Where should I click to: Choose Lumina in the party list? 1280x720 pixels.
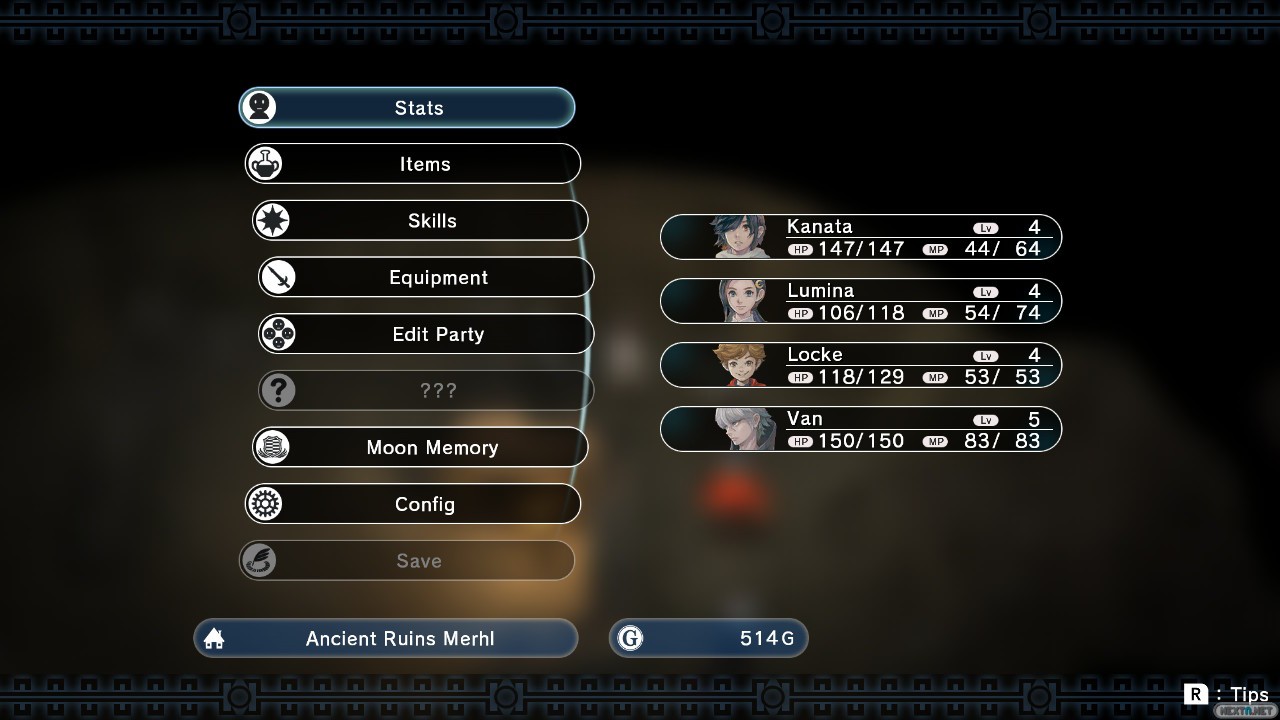[861, 301]
